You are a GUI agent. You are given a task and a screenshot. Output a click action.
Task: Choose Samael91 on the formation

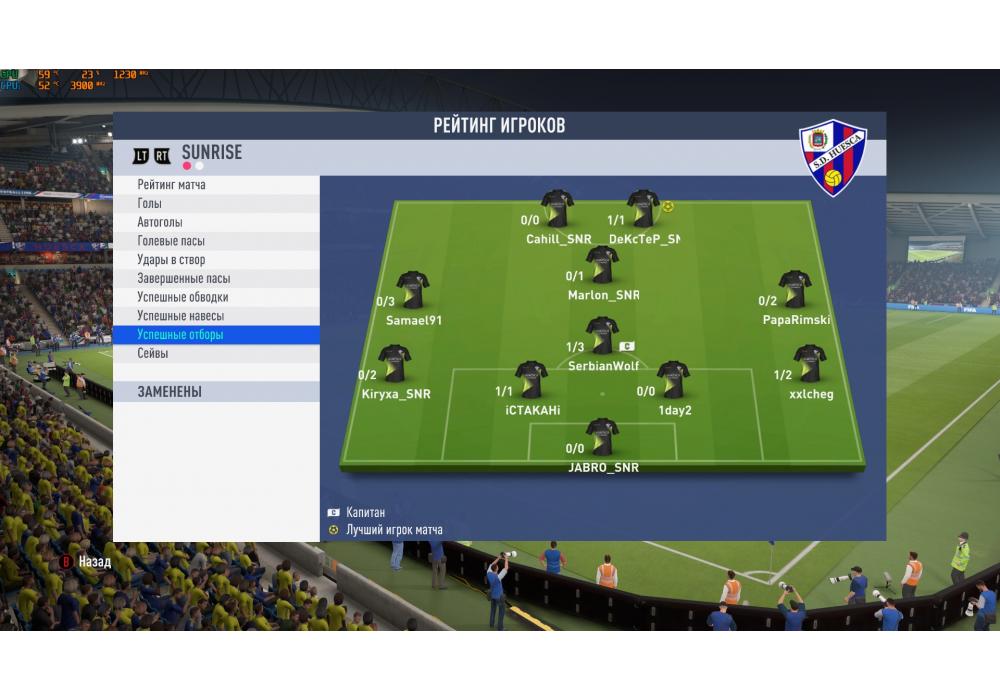click(x=412, y=290)
